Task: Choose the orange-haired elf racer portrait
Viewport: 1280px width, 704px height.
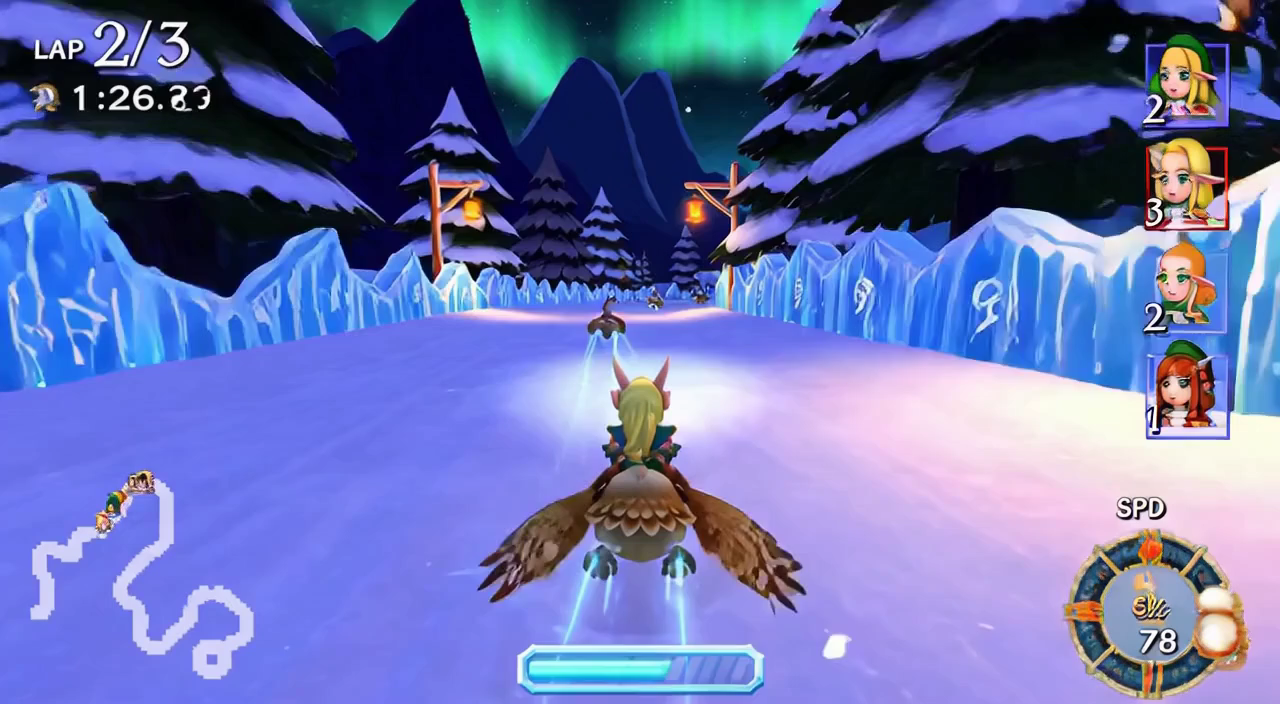Action: 1187,287
